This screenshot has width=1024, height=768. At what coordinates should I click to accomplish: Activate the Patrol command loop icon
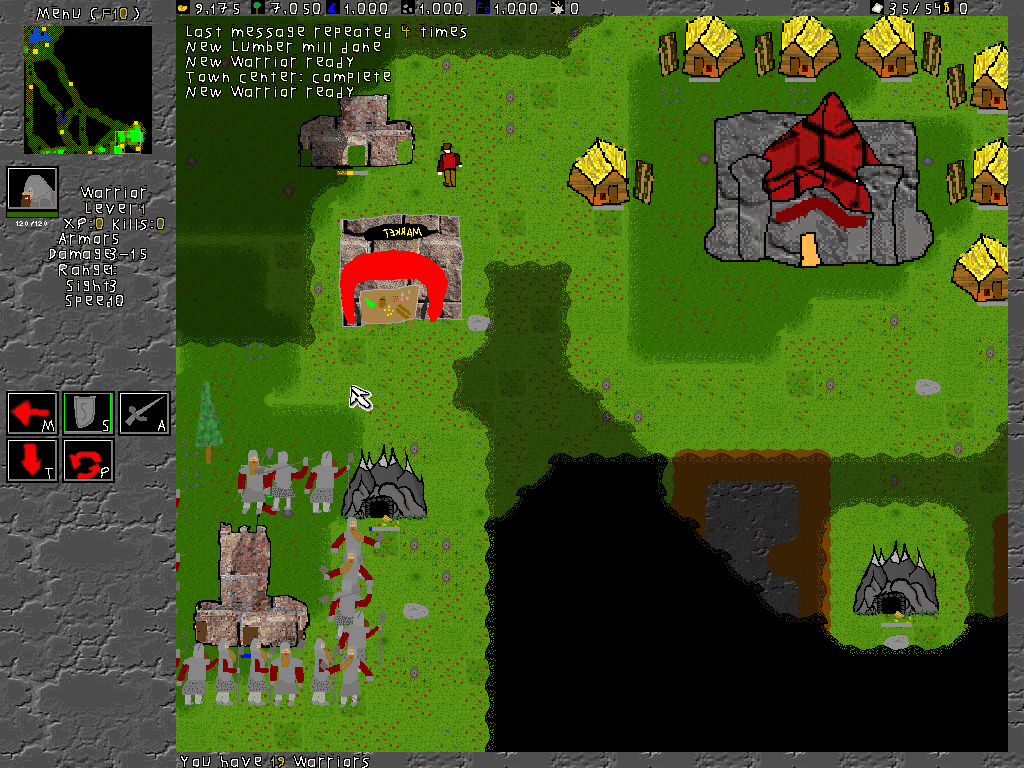click(x=88, y=461)
